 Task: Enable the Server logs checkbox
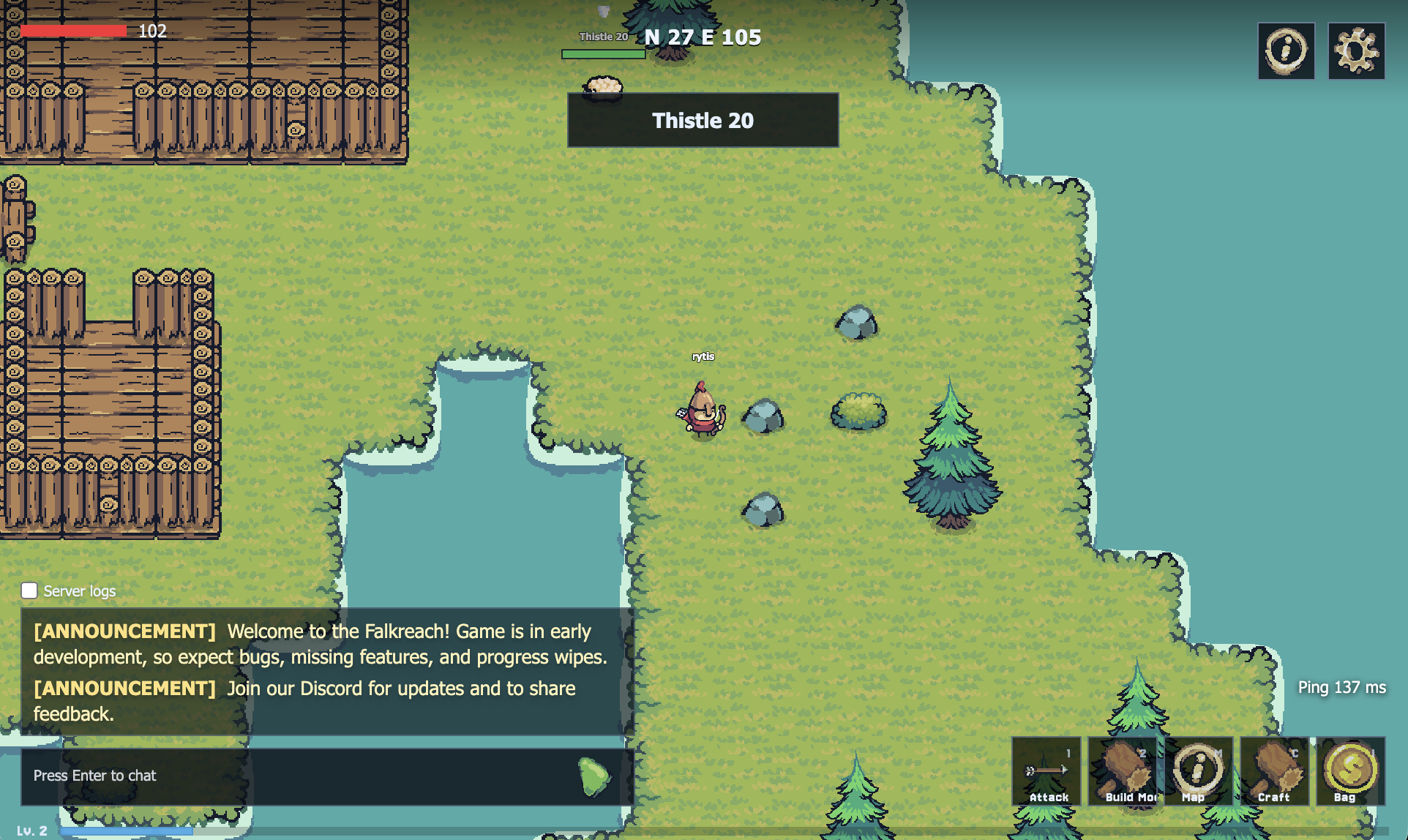click(x=29, y=590)
